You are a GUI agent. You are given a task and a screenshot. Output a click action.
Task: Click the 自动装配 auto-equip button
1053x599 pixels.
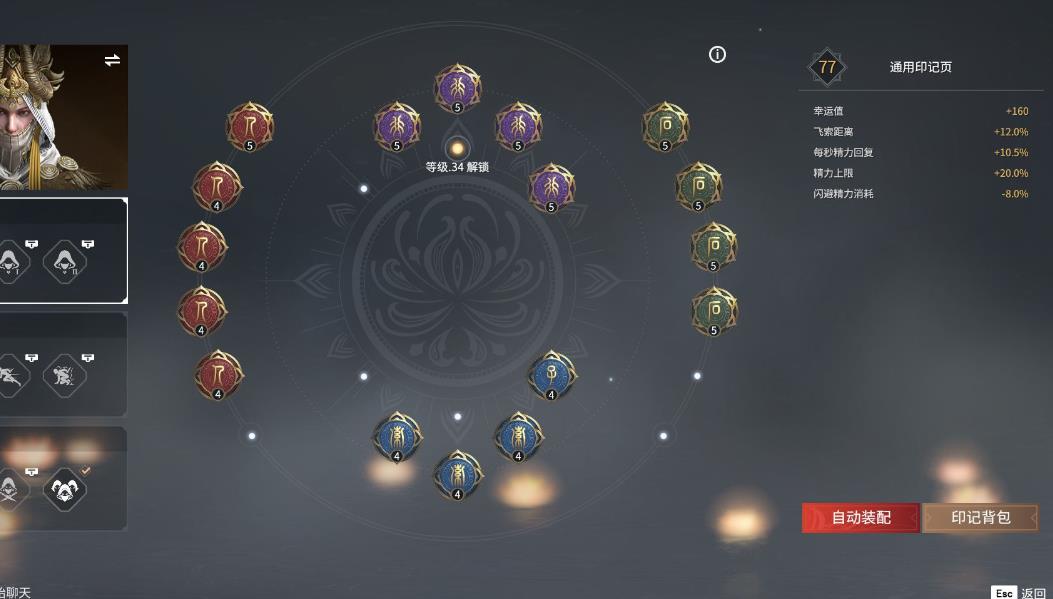[x=860, y=517]
